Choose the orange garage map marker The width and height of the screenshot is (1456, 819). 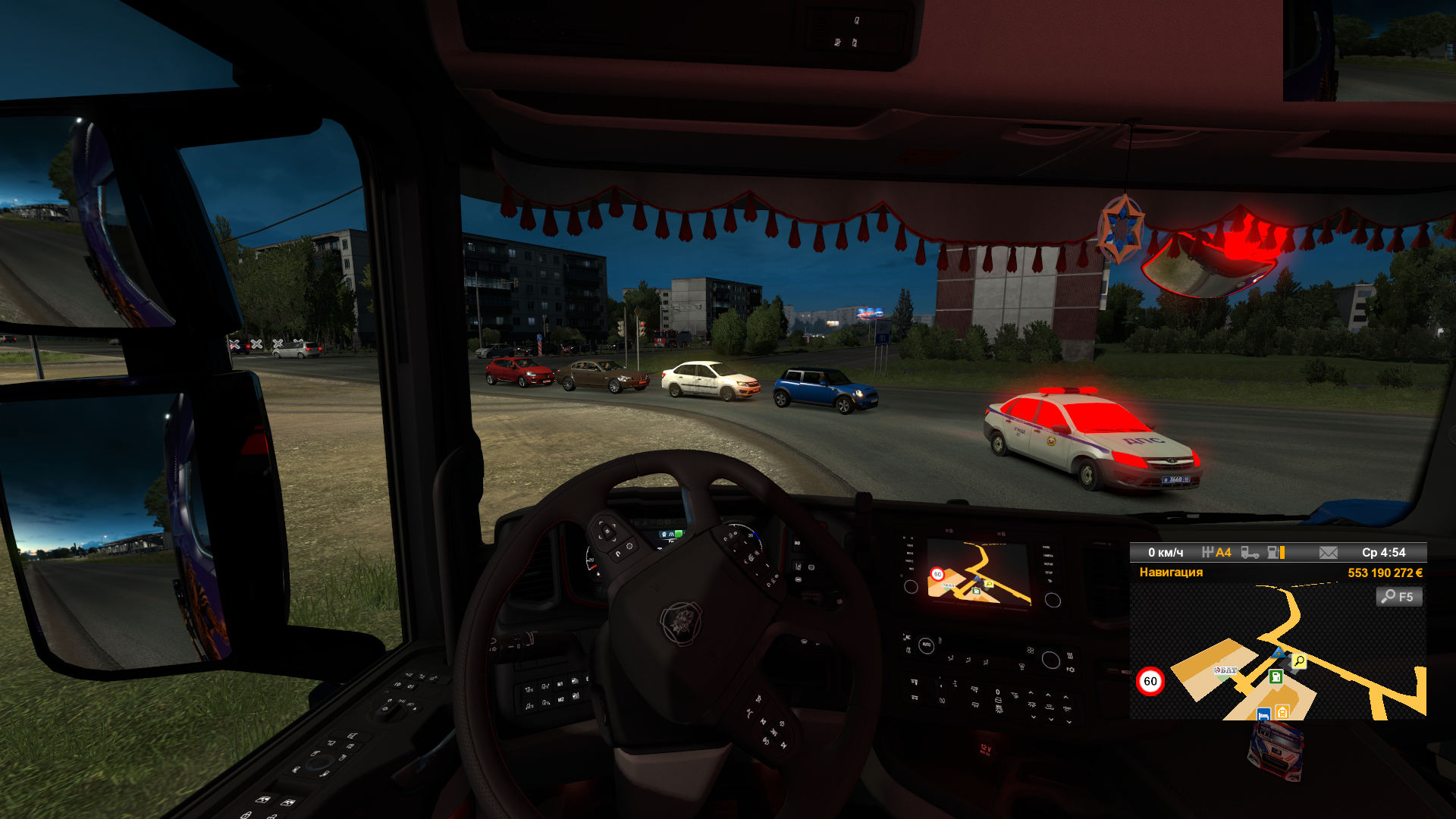tap(1282, 712)
